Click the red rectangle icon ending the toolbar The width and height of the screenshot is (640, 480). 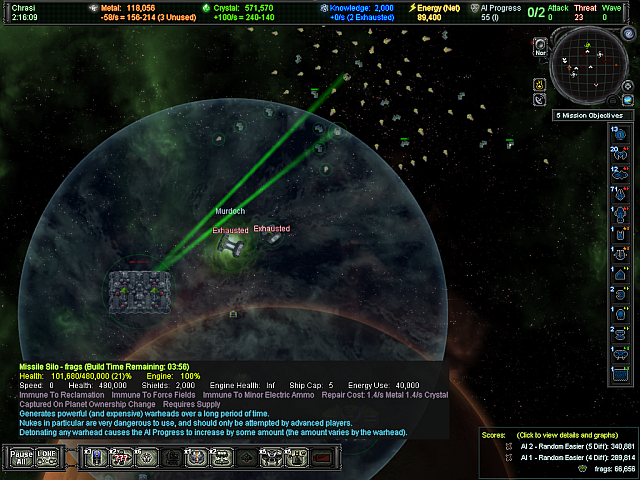pyautogui.click(x=322, y=457)
